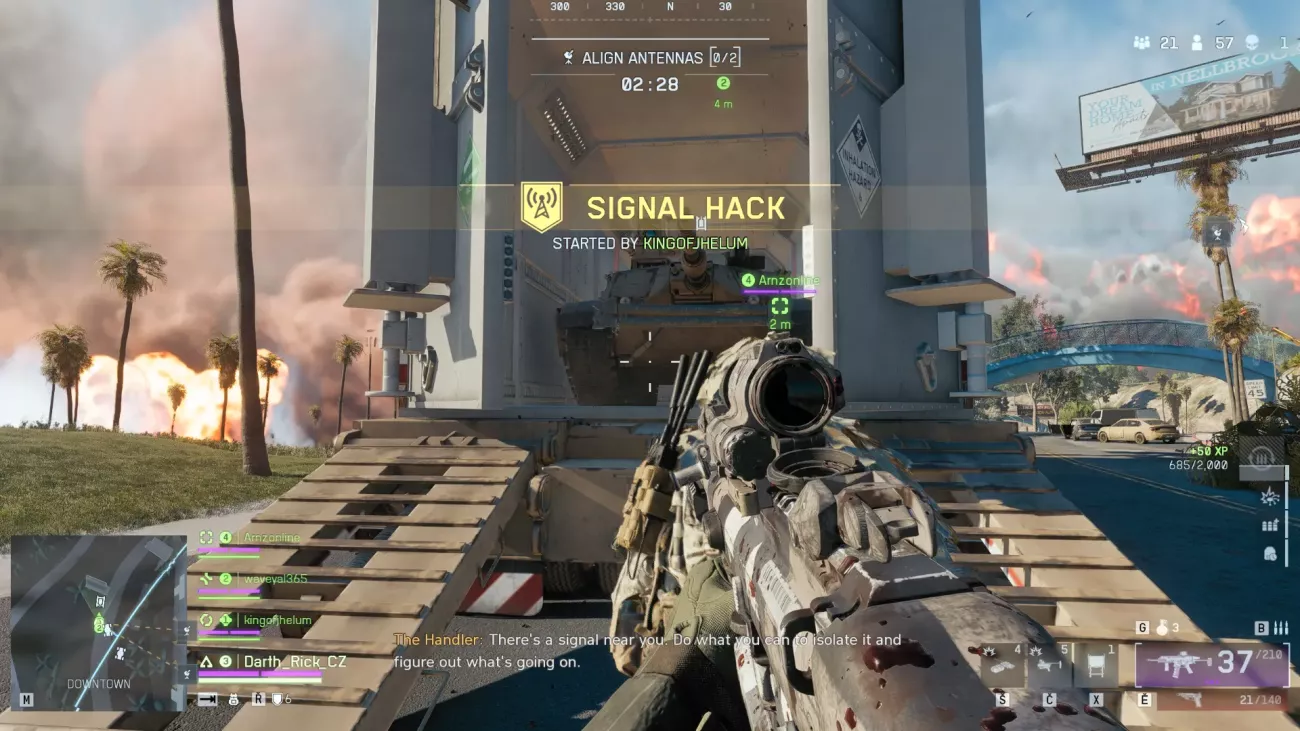Open the Downtown minimap
This screenshot has width=1300, height=731.
[x=98, y=622]
